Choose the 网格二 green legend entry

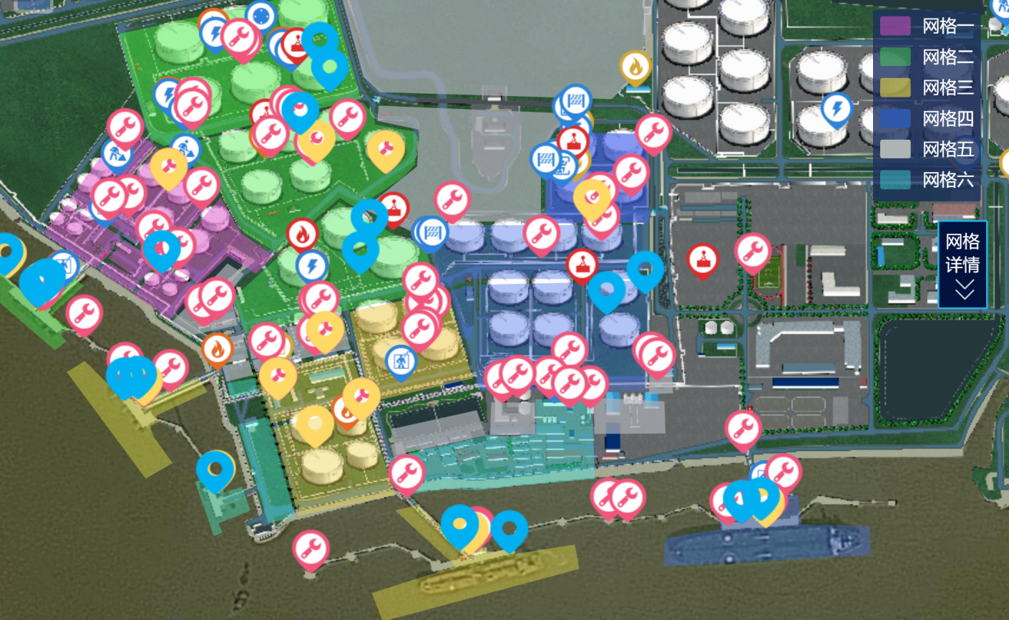click(925, 57)
